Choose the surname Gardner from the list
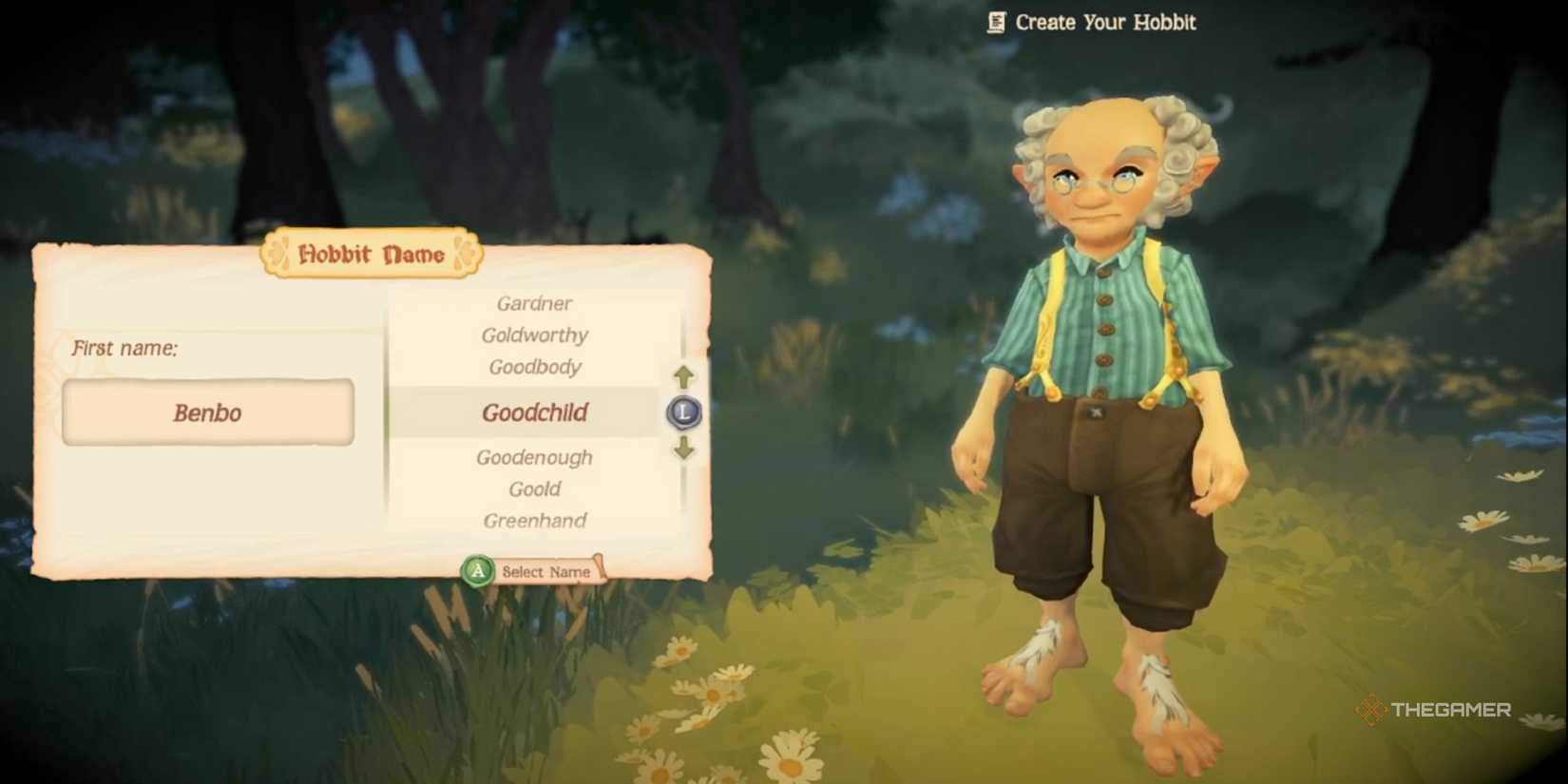The height and width of the screenshot is (784, 1568). pos(534,303)
